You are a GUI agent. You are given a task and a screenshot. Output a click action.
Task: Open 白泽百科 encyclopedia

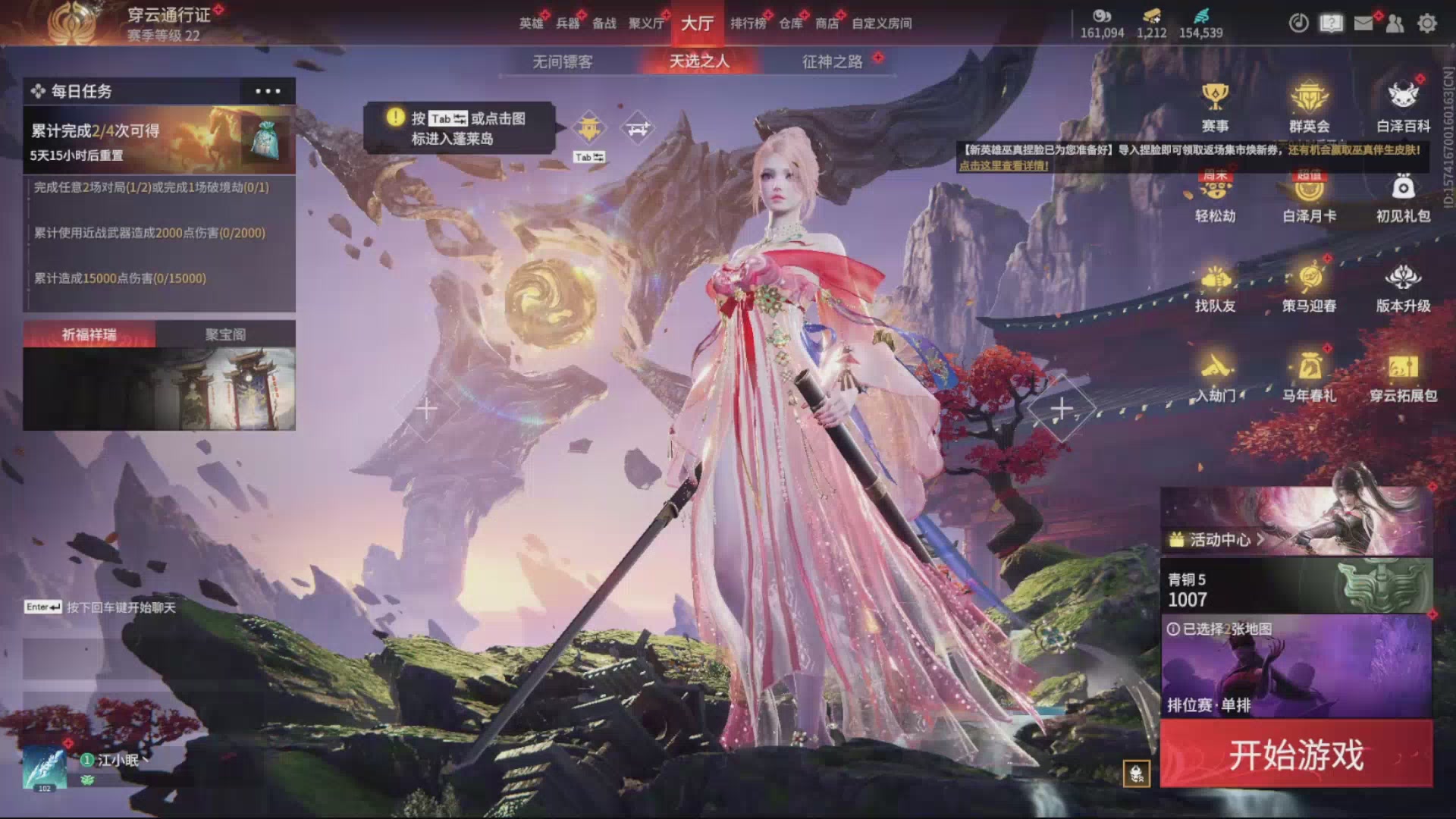point(1403,106)
